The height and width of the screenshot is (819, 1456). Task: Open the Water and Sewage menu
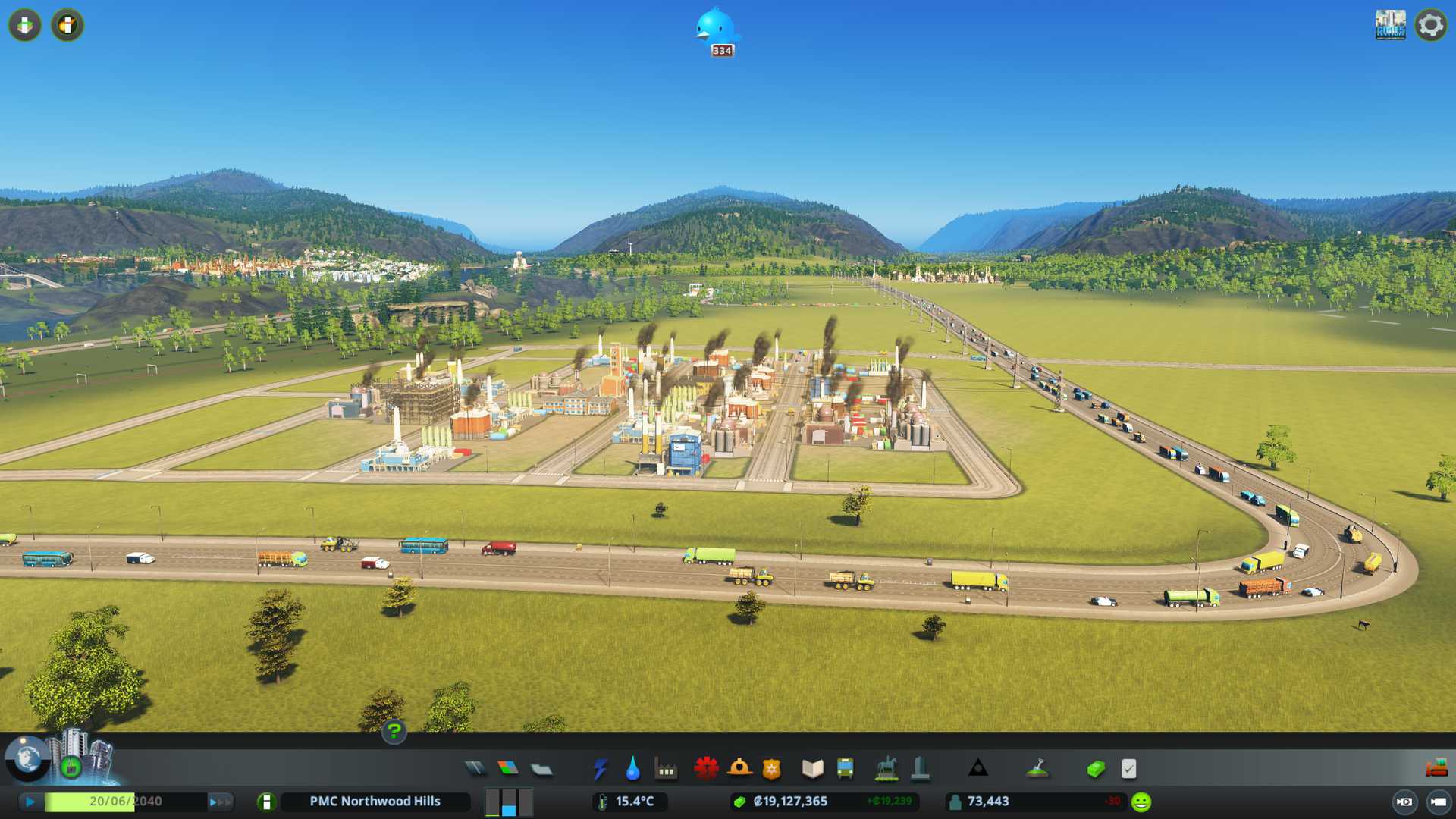pos(633,769)
